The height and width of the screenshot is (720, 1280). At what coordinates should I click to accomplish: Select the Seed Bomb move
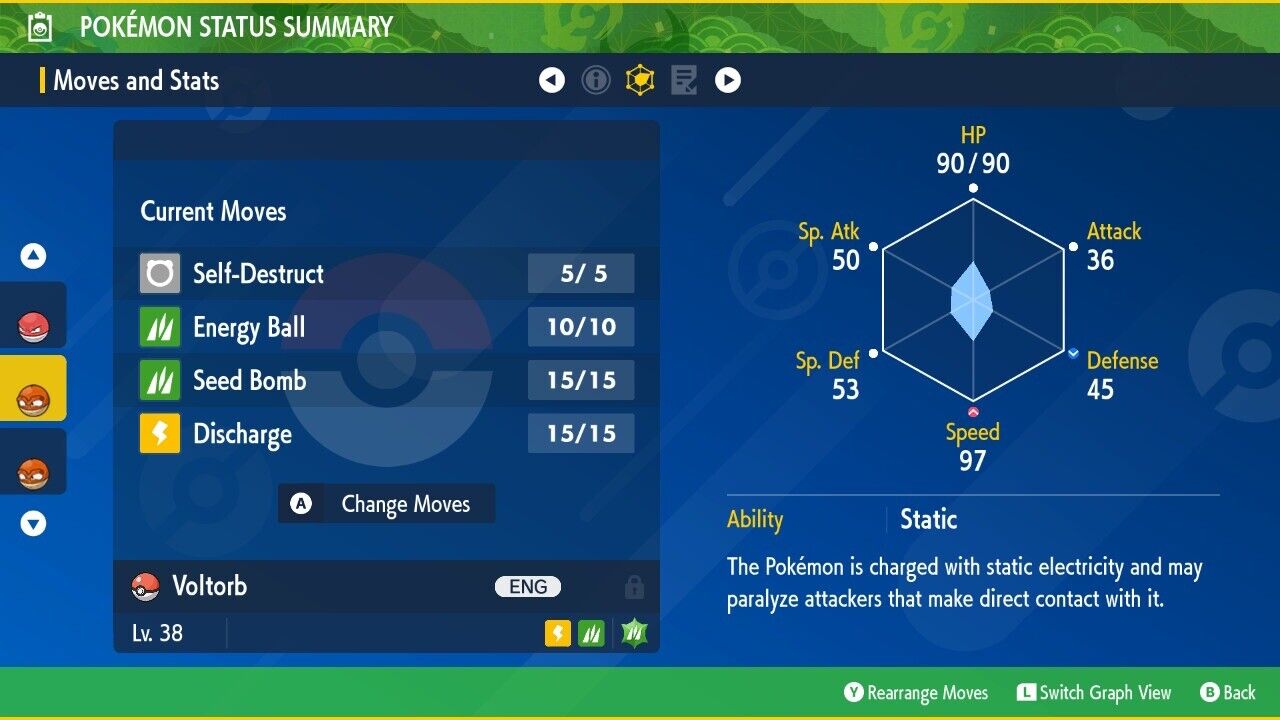[x=386, y=380]
